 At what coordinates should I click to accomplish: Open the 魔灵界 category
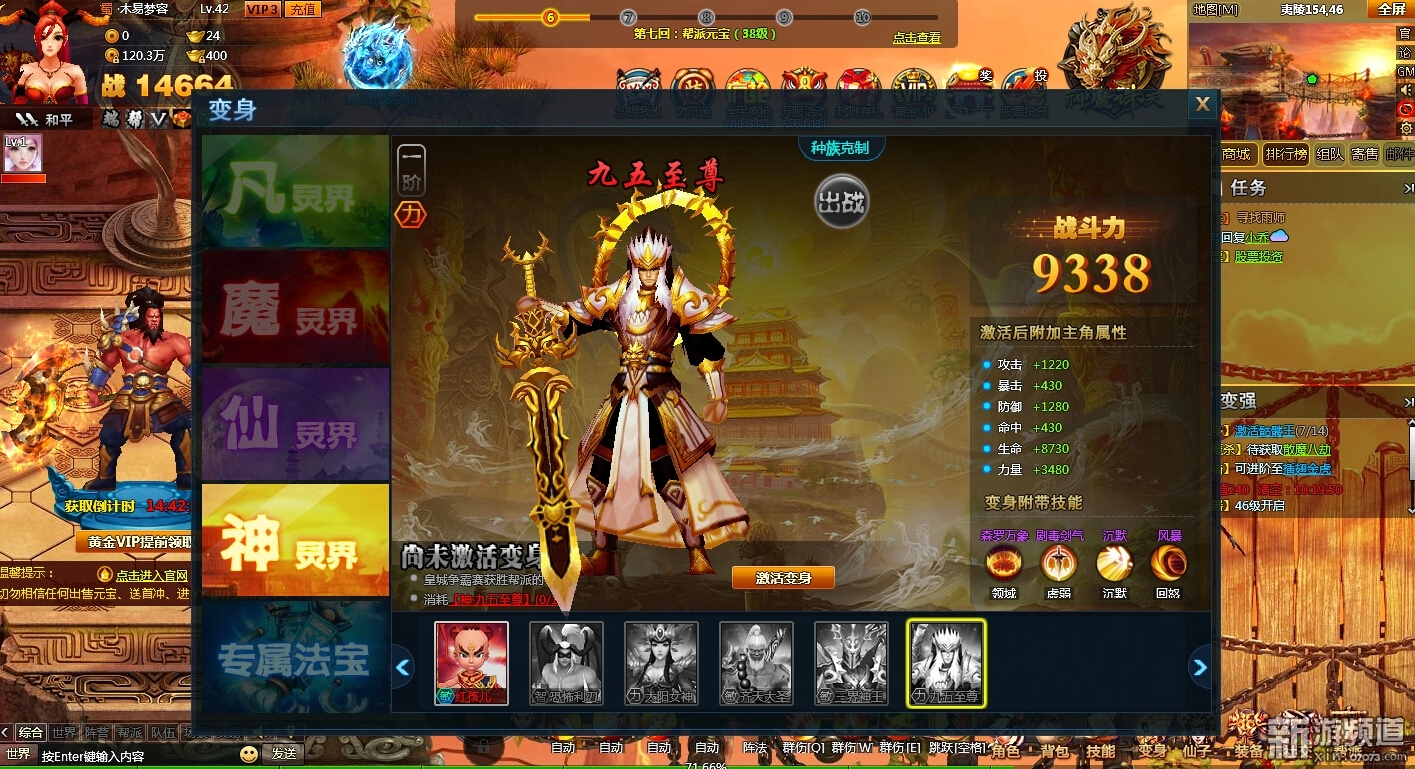pyautogui.click(x=295, y=307)
